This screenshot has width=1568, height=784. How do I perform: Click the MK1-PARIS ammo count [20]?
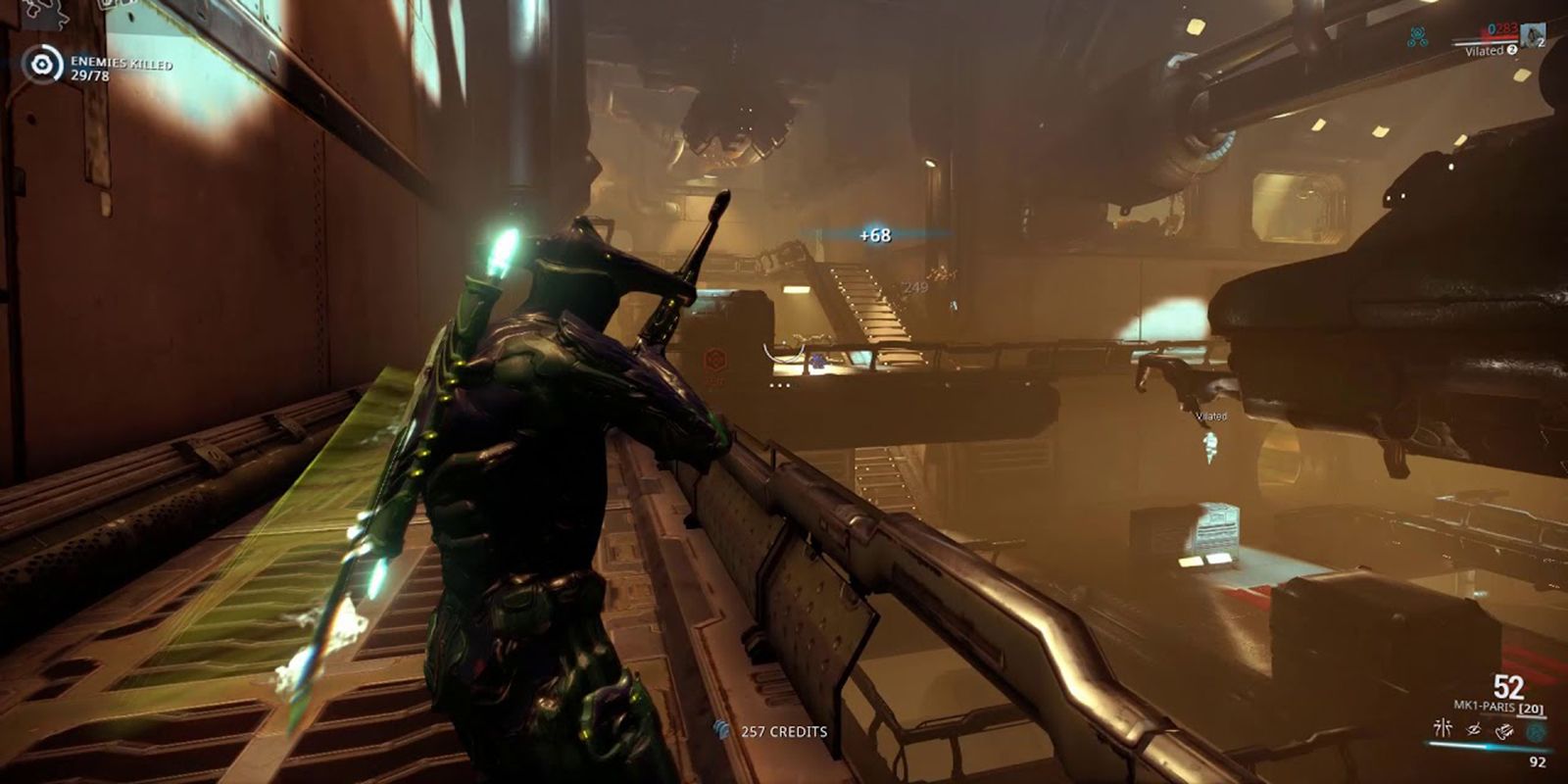coord(1530,708)
